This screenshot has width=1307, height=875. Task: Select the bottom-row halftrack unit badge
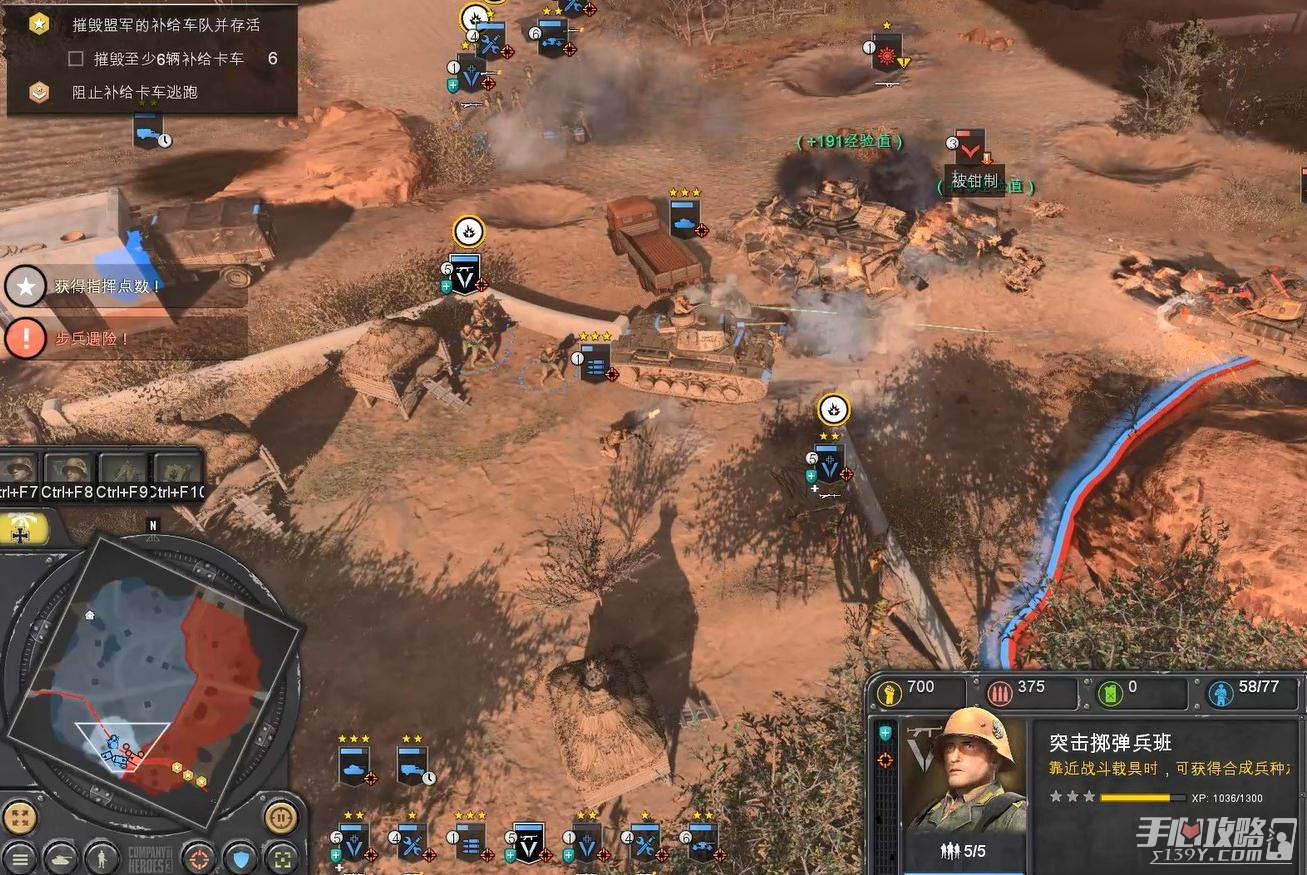coord(701,843)
